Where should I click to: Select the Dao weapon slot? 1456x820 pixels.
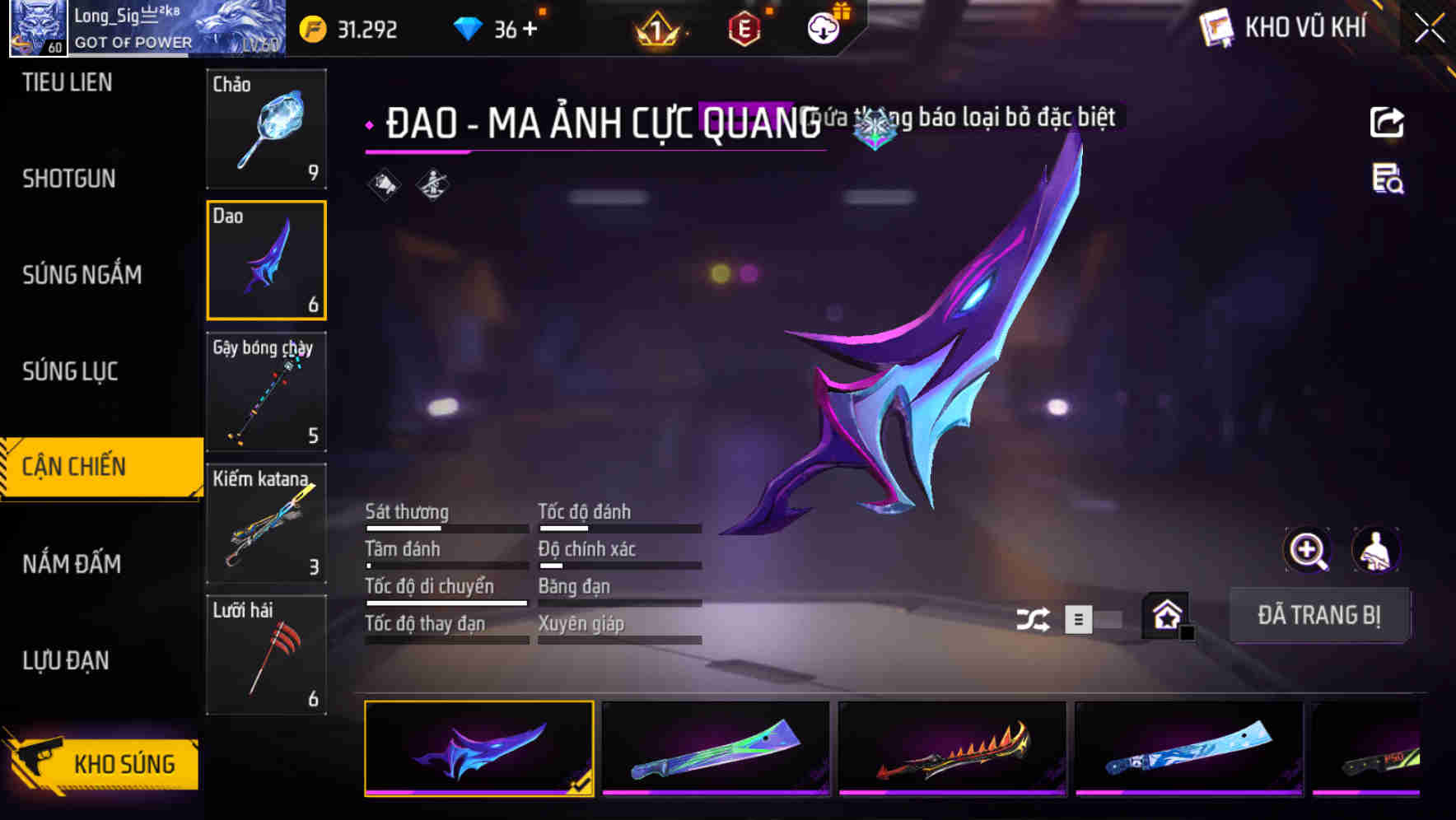coord(267,260)
